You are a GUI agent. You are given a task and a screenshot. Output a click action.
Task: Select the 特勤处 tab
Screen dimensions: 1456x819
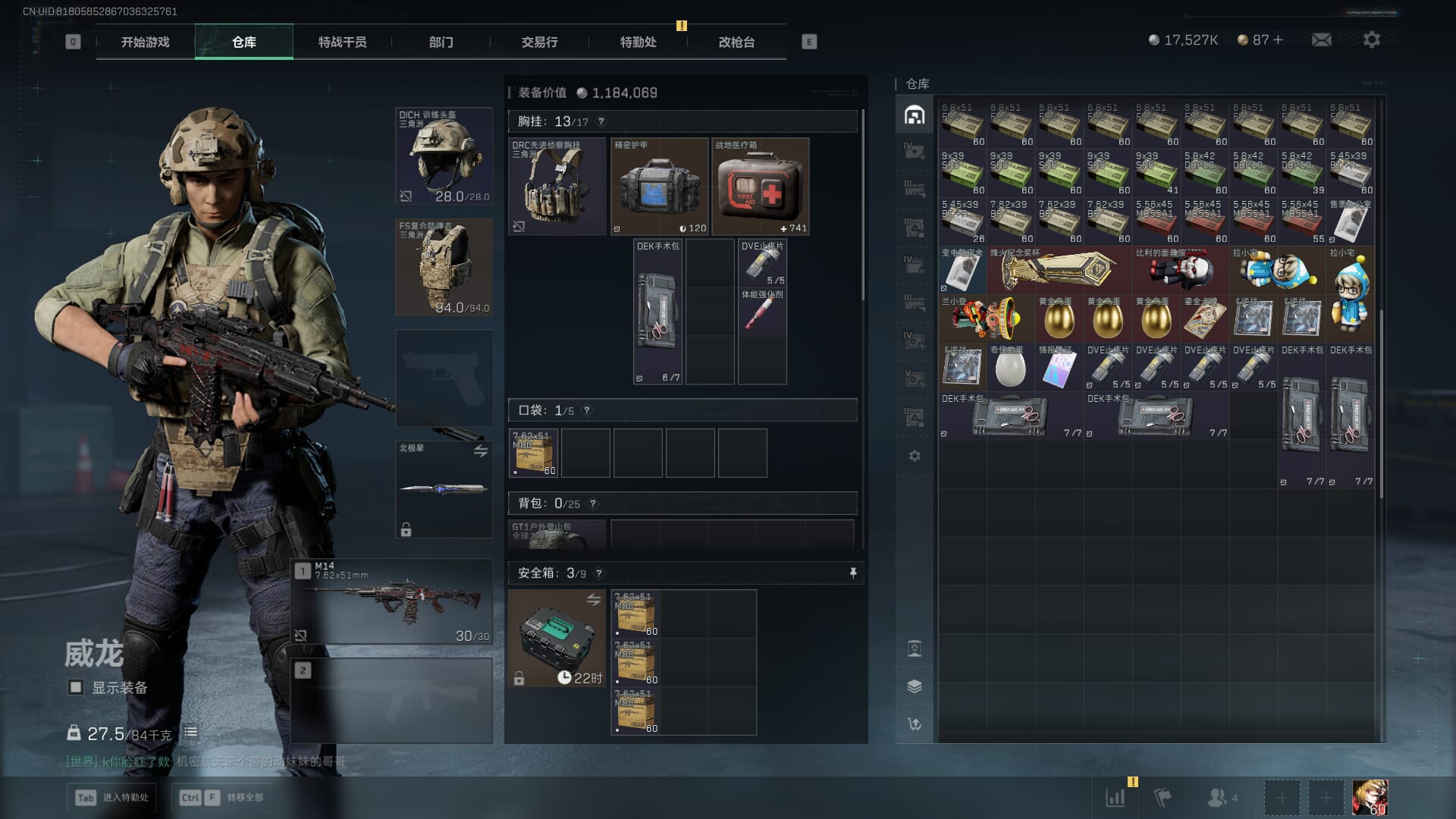point(638,42)
